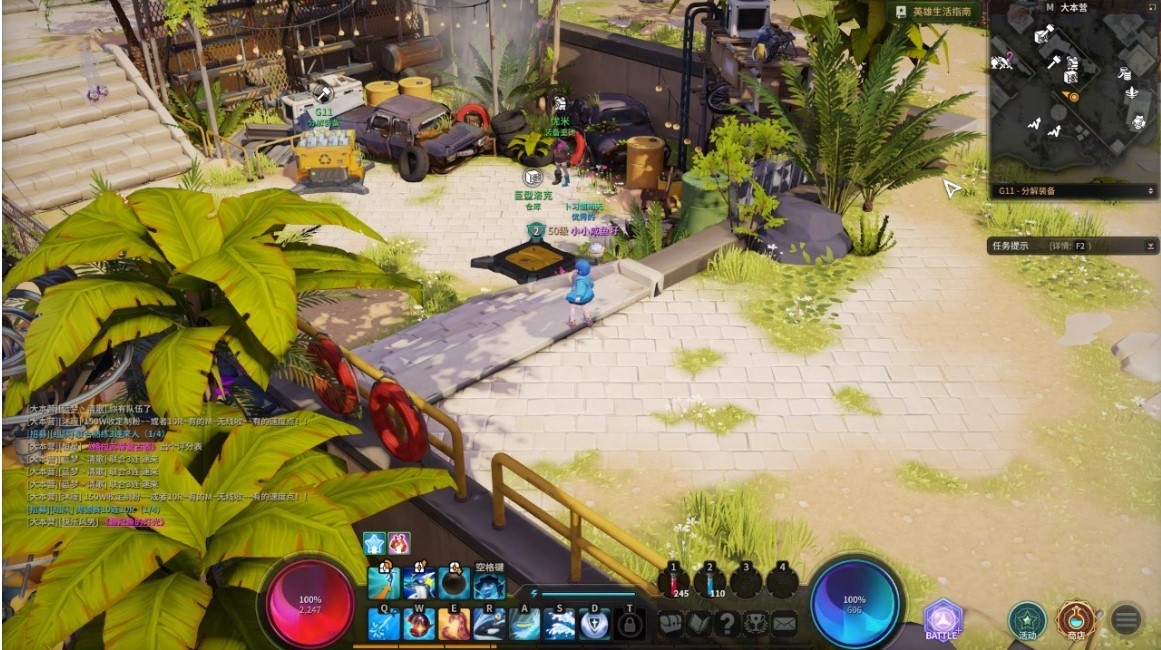1161x650 pixels.
Task: Collapse the 任务提示 quest hint panel
Action: pyautogui.click(x=1151, y=245)
